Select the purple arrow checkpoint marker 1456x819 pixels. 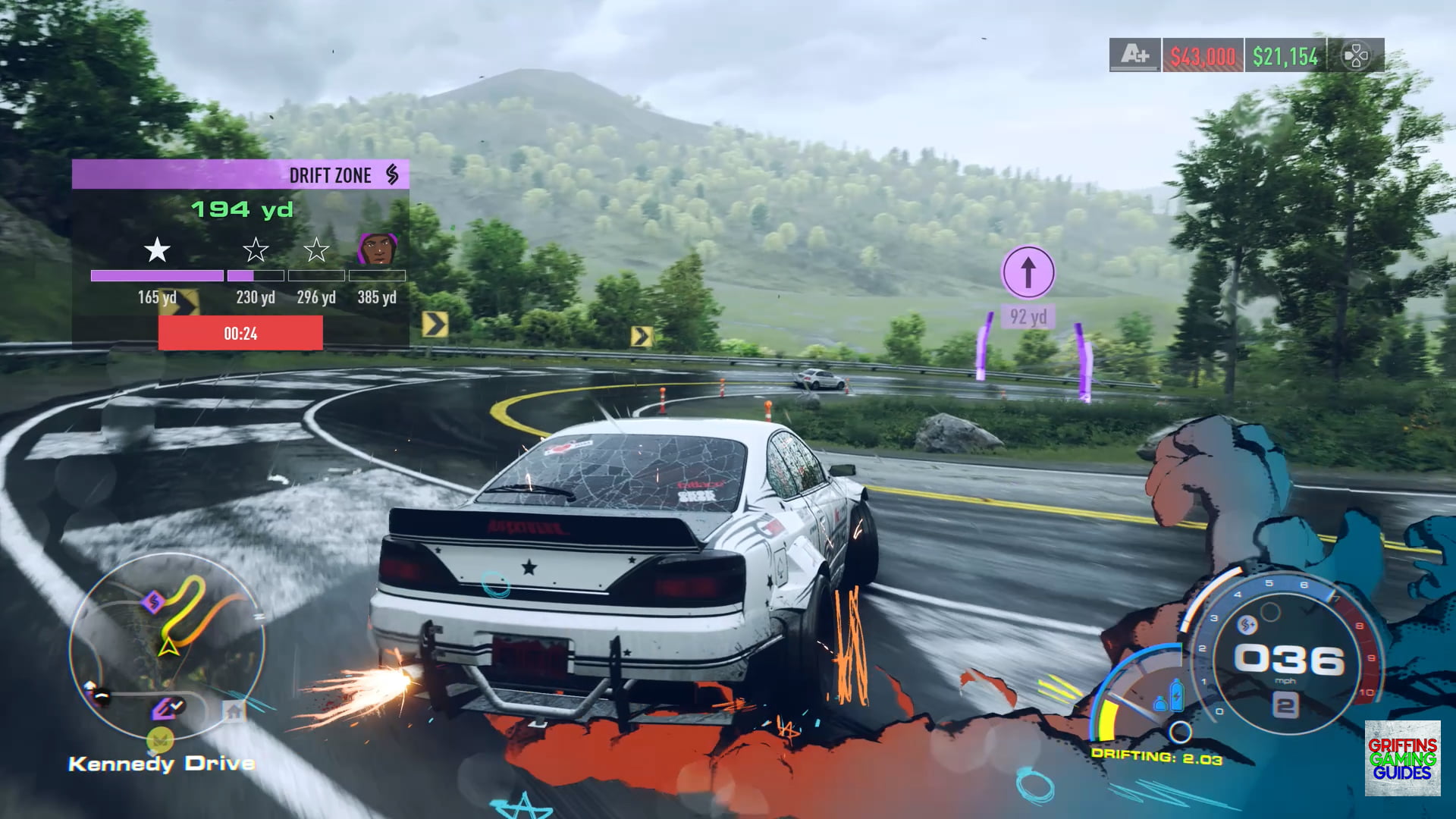tap(1028, 271)
